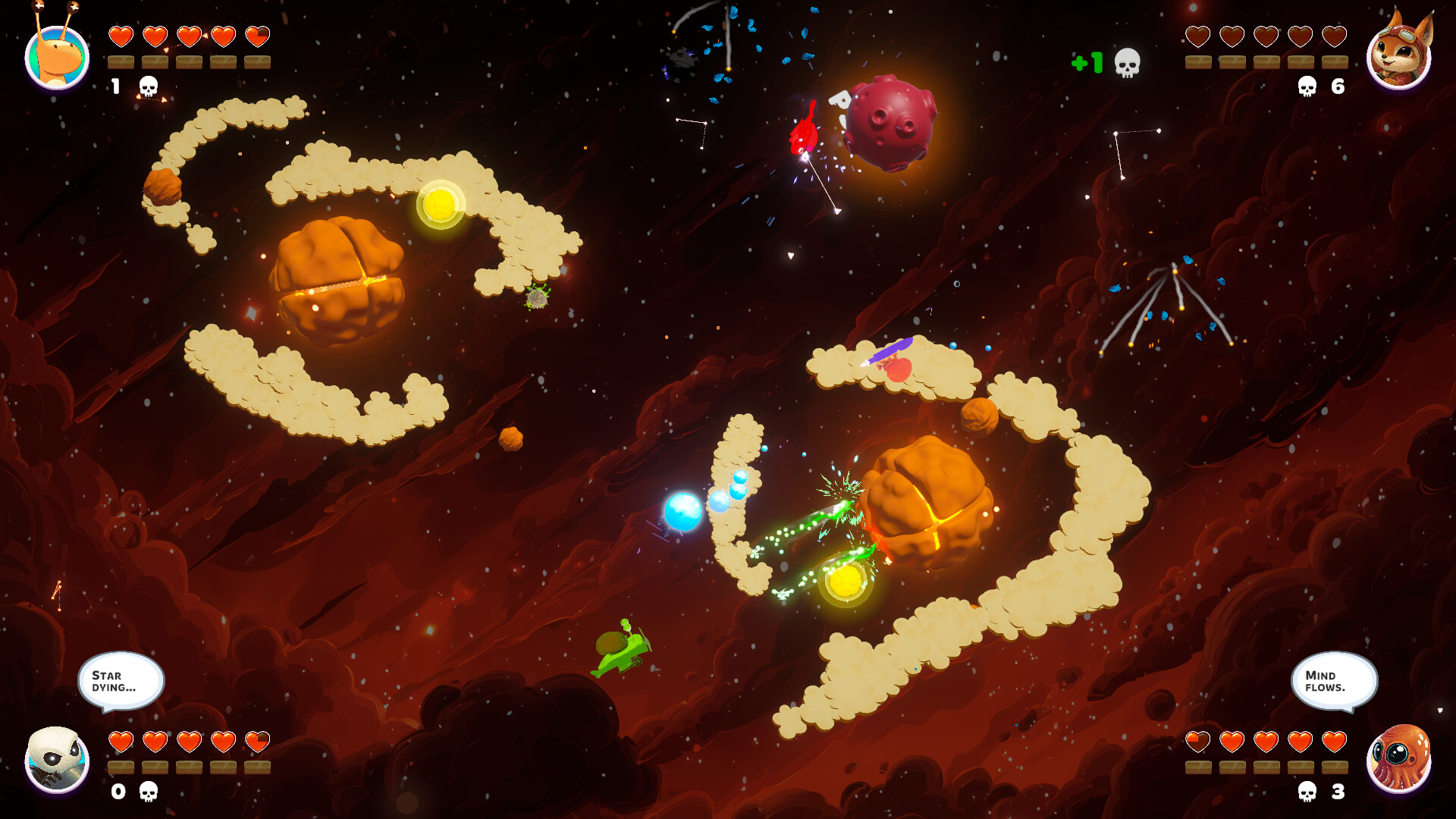Viewport: 1456px width, 819px height.
Task: Select the orange antennae alien player portrait
Action: coord(57,56)
